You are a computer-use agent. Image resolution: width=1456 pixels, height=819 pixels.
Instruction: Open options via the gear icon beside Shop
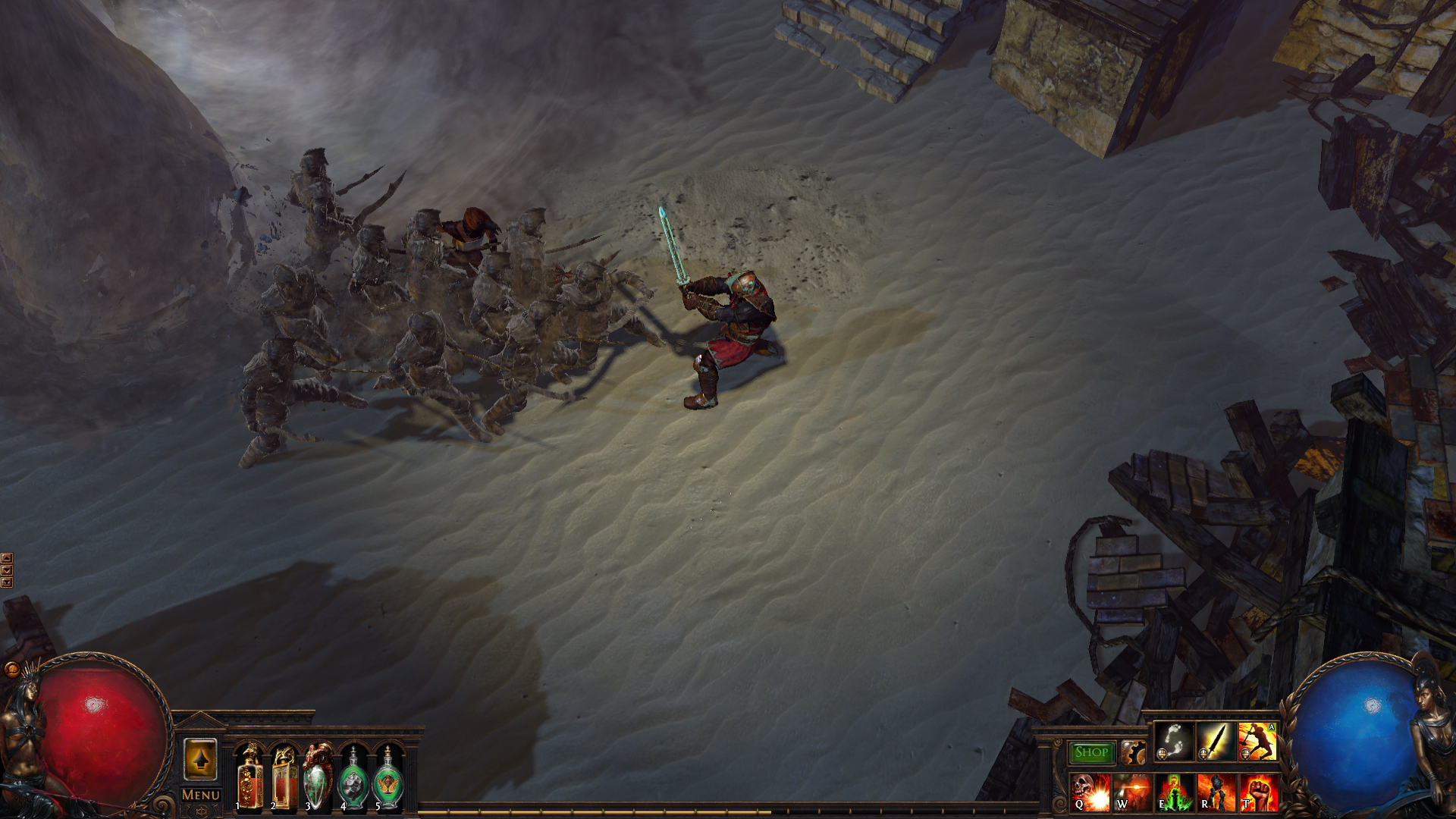[x=1133, y=752]
